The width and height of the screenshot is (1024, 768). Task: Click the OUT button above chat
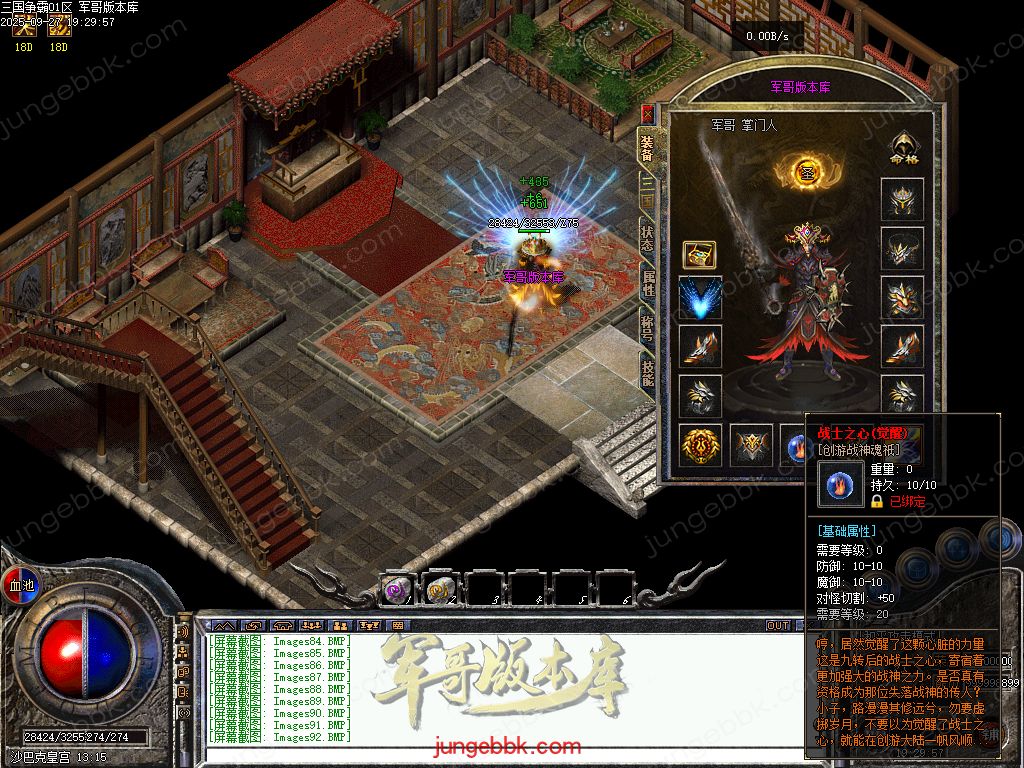(778, 626)
